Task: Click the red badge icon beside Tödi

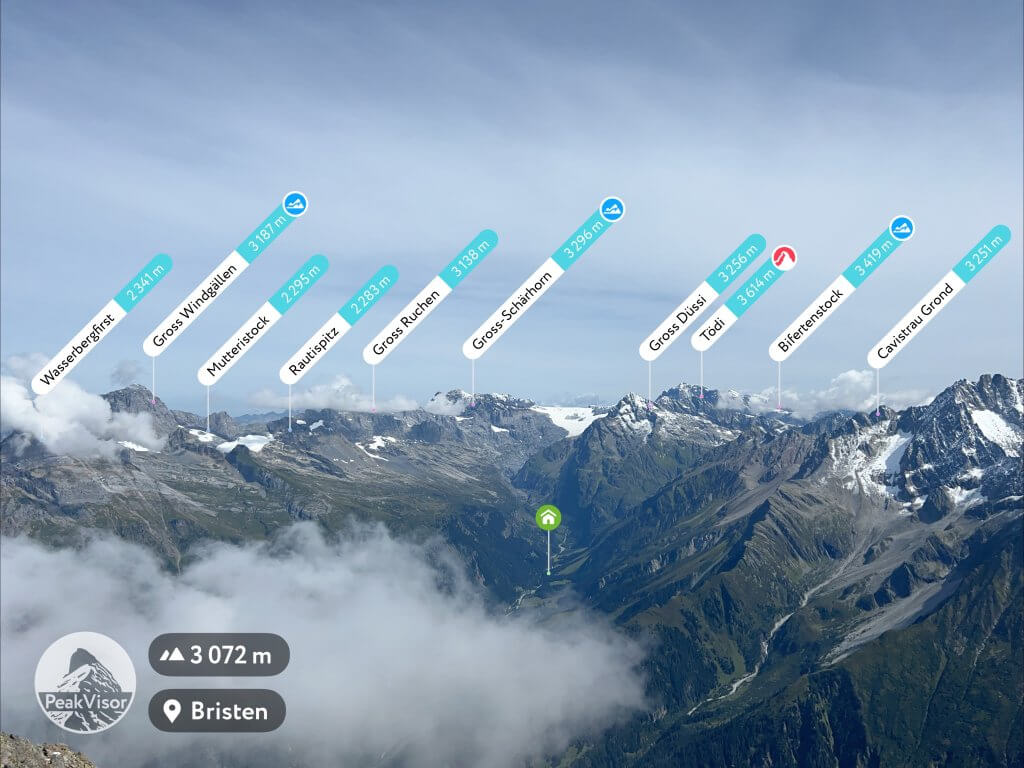Action: 784,258
